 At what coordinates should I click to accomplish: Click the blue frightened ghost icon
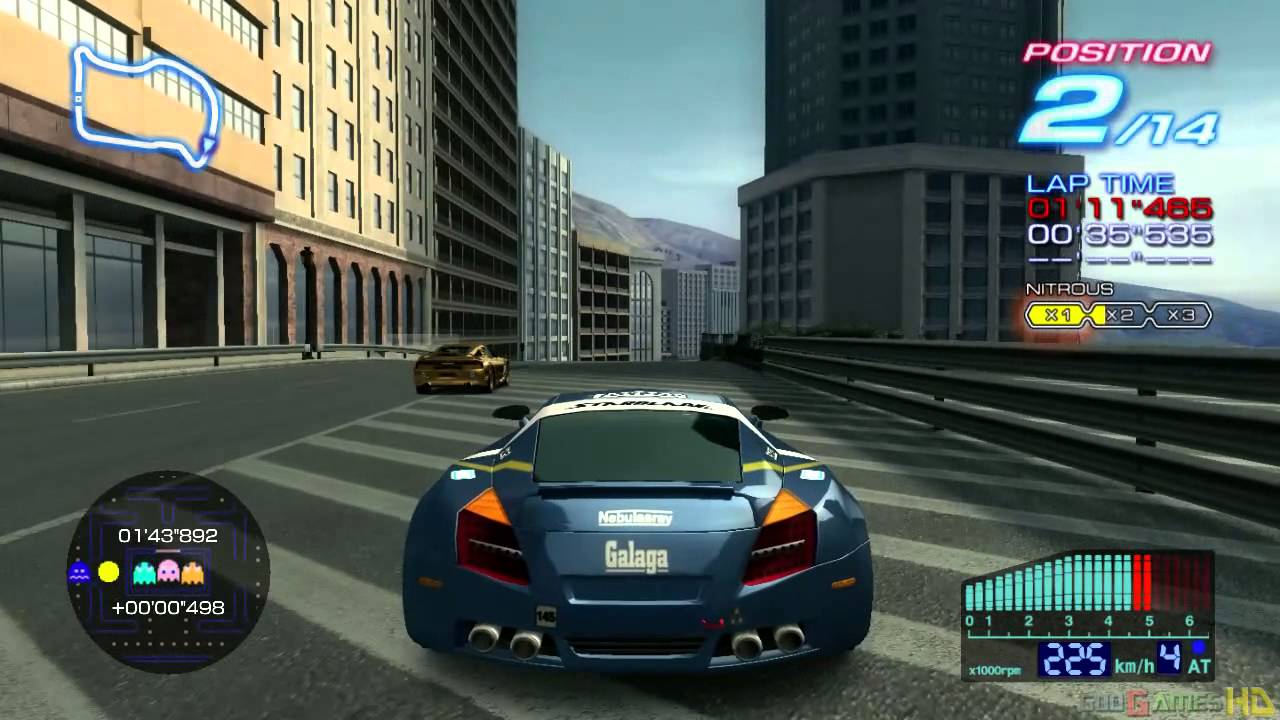pos(79,572)
